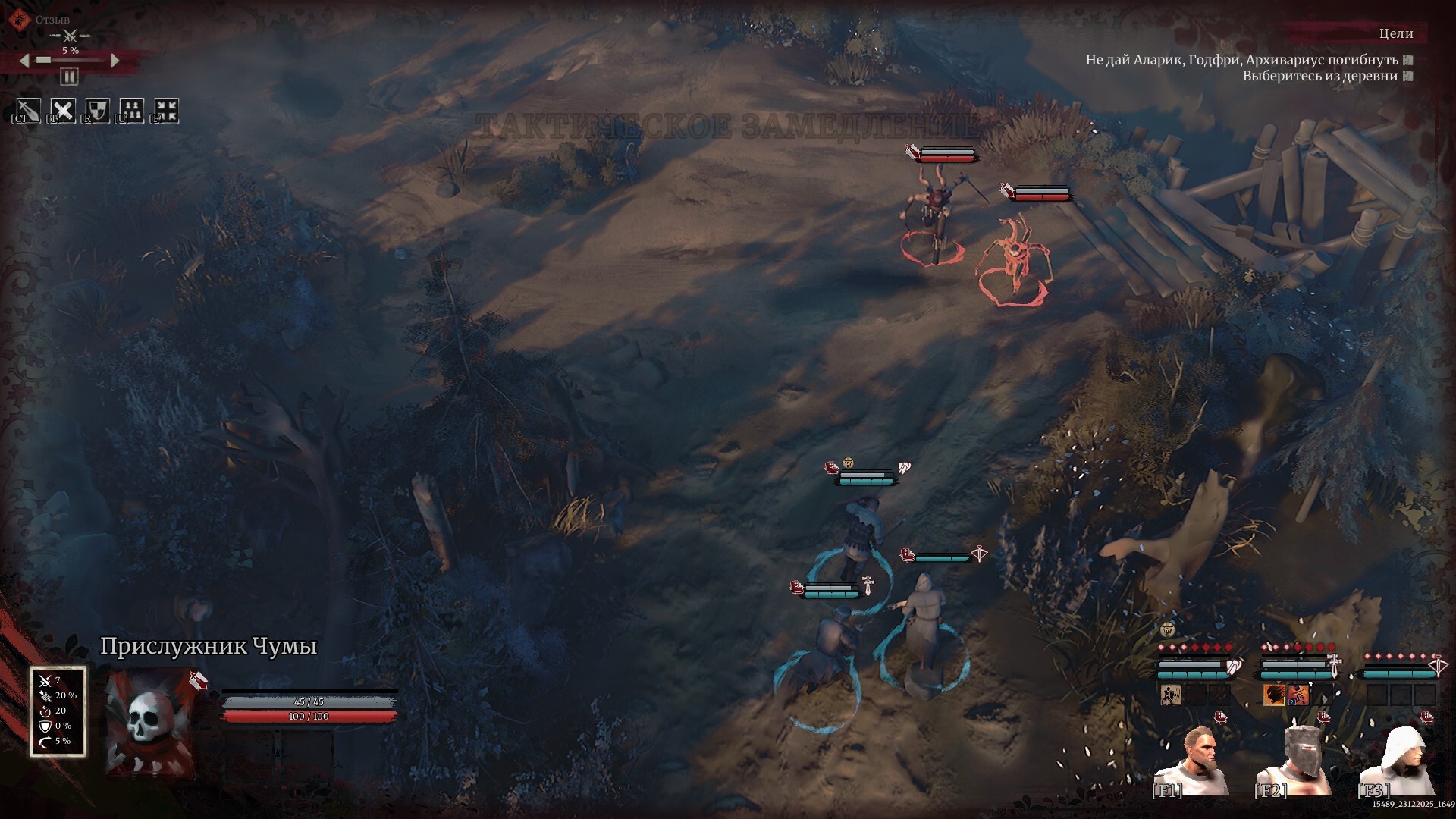Use the knight's ability with counter 2
Viewport: 1456px width, 819px height.
(1298, 695)
